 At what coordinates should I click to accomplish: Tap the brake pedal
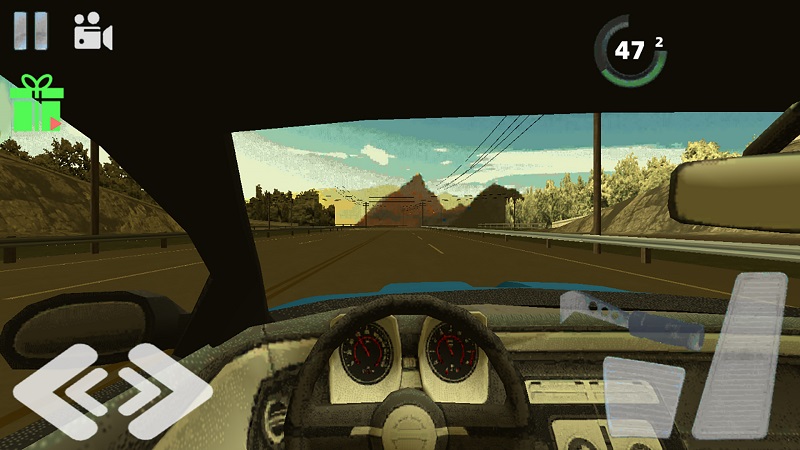[x=643, y=396]
